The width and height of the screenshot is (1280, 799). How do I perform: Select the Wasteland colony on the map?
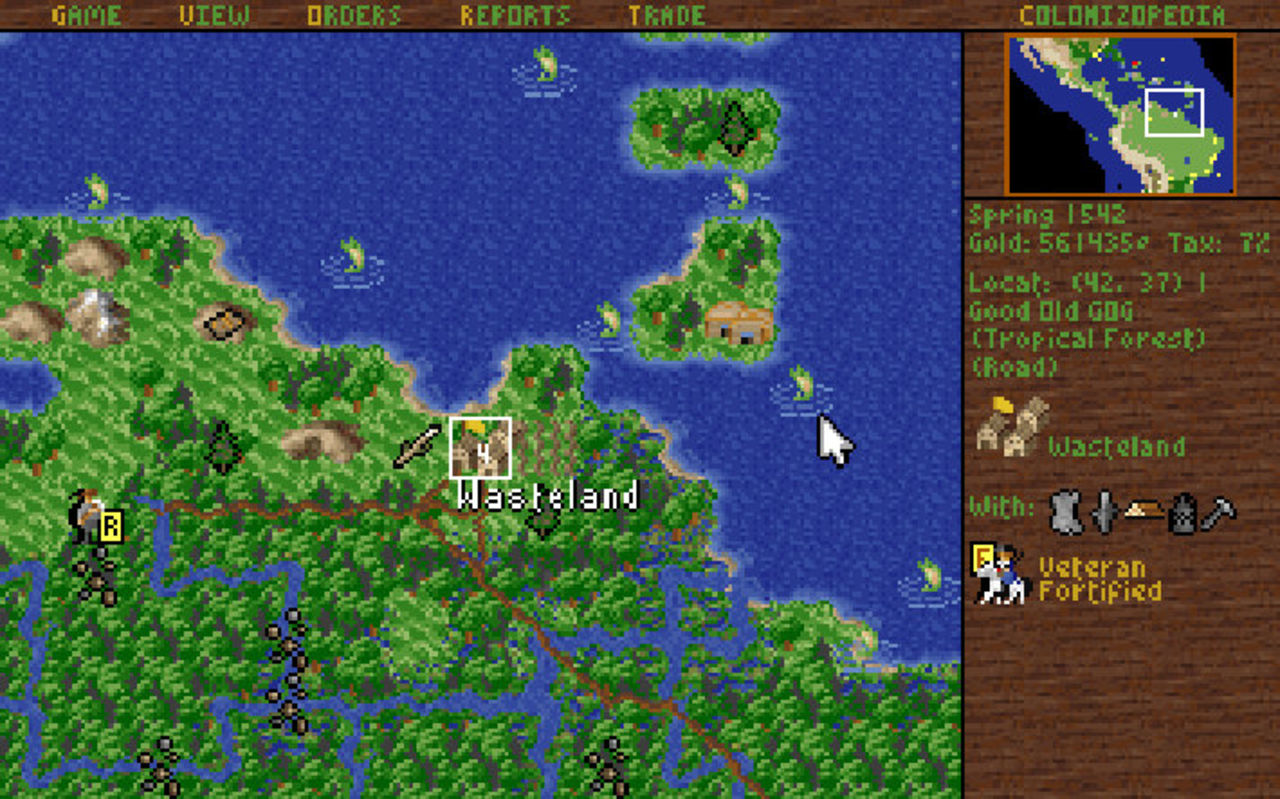(x=480, y=448)
